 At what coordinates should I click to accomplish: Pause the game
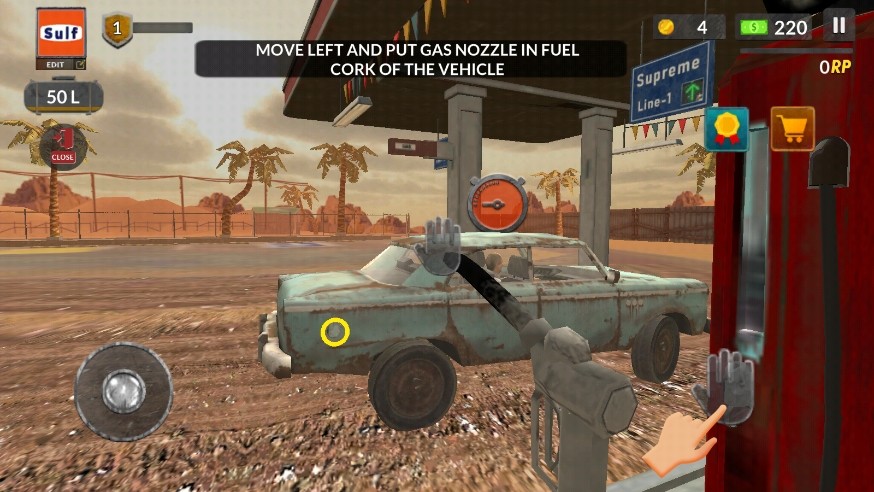click(839, 25)
